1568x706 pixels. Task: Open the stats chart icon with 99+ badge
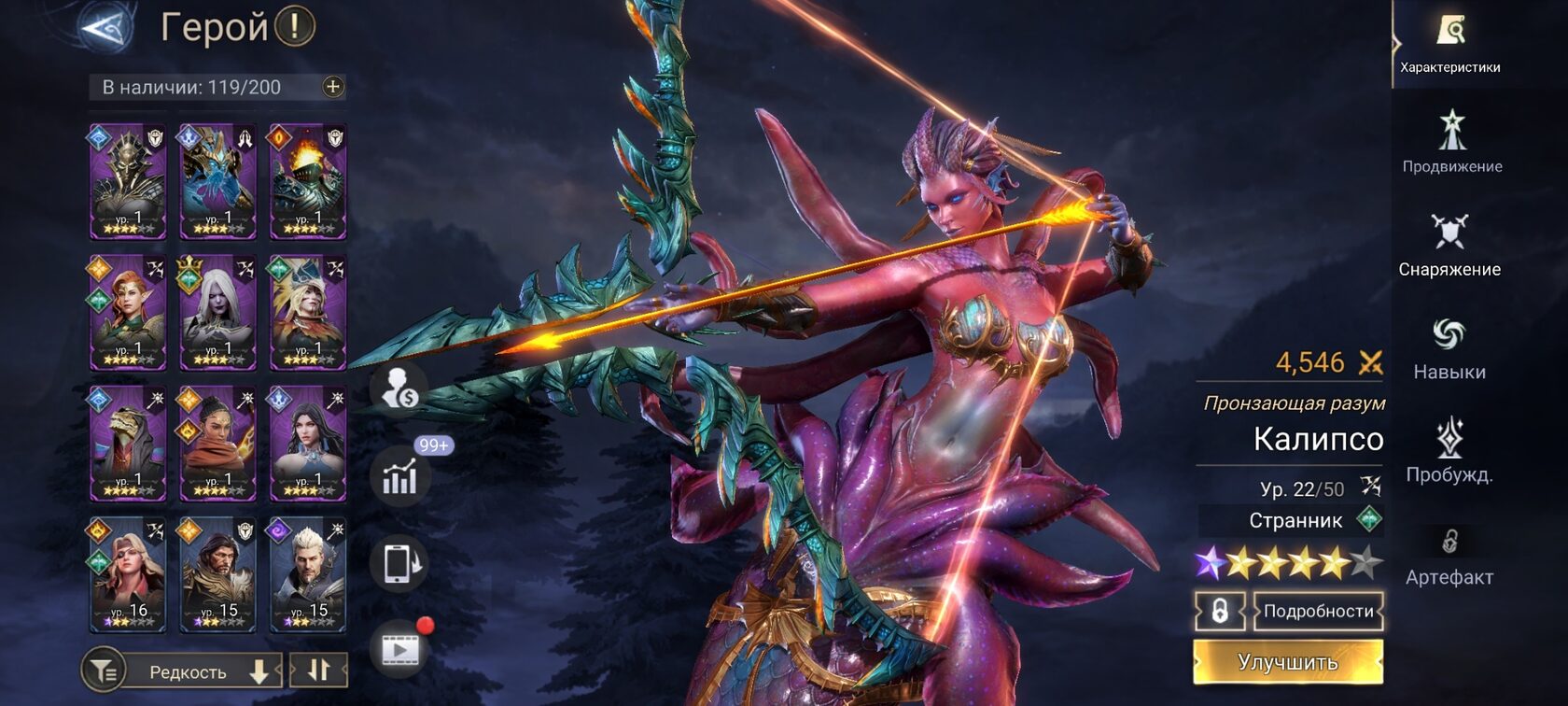coord(399,476)
